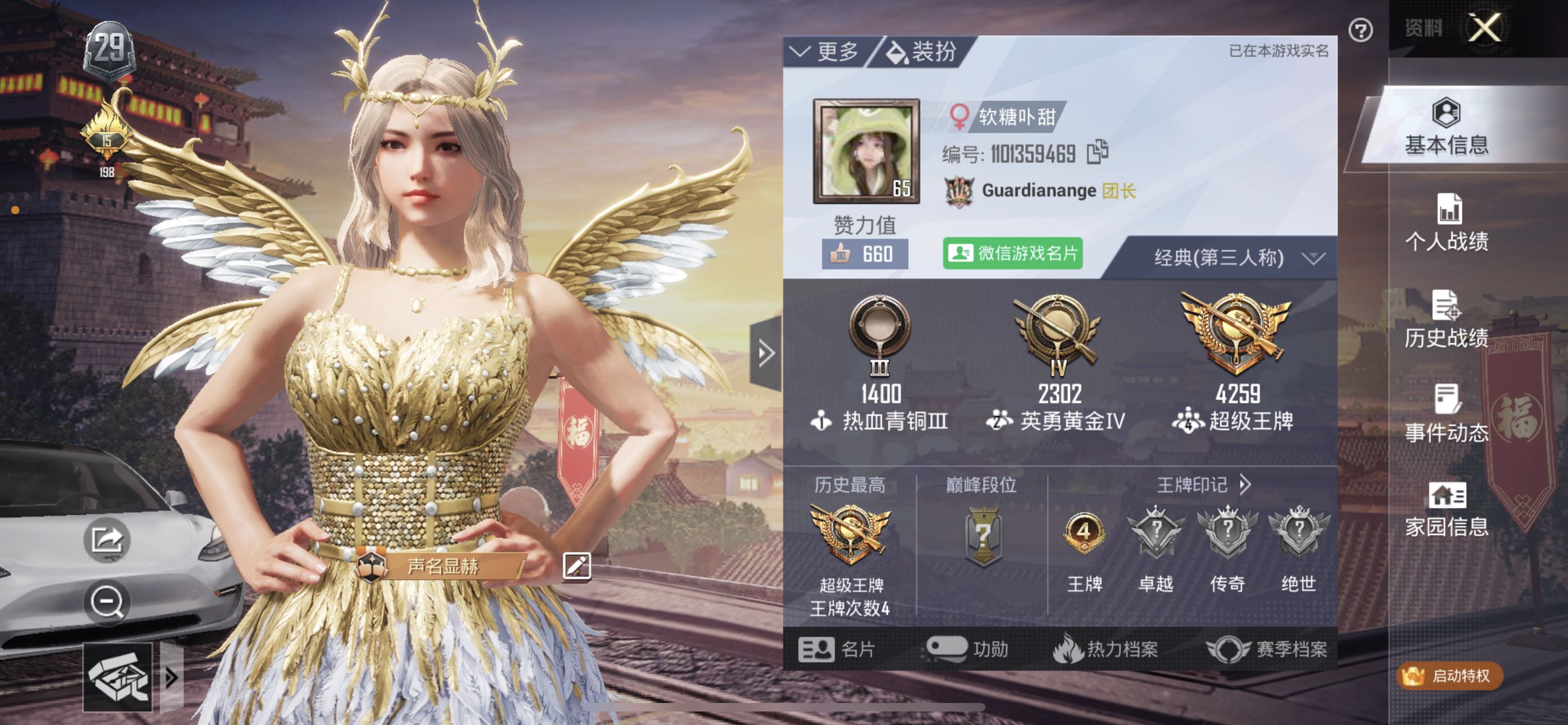Show 事件动态 tab
The image size is (1568, 725).
(x=1446, y=415)
